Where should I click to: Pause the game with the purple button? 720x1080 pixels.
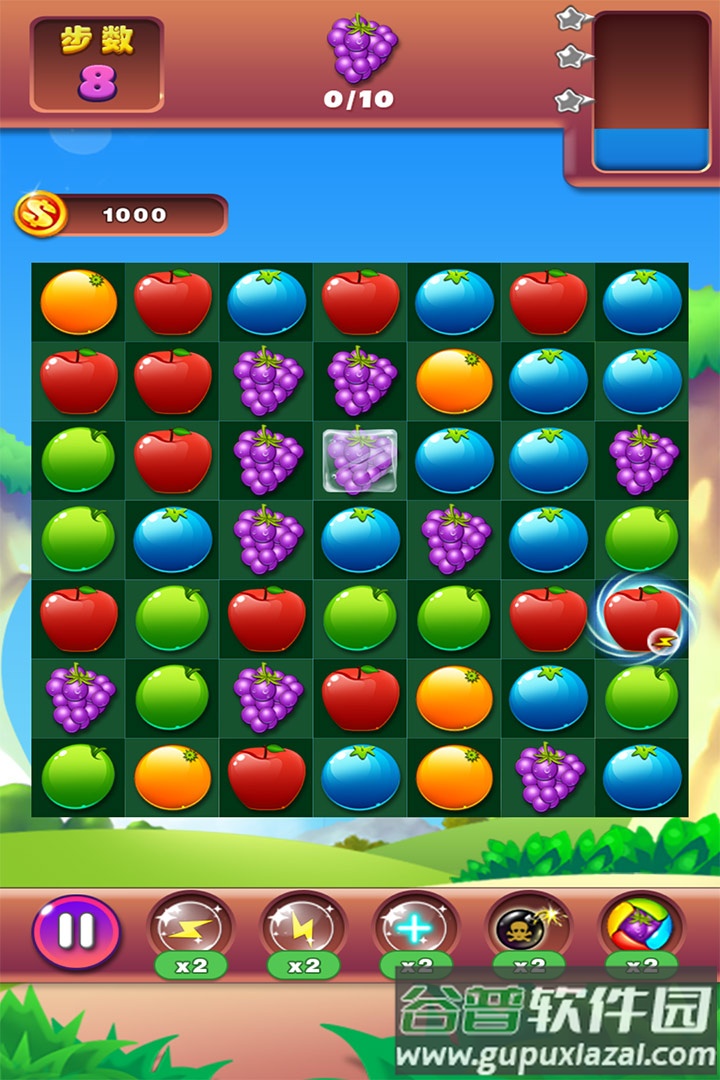(x=76, y=932)
